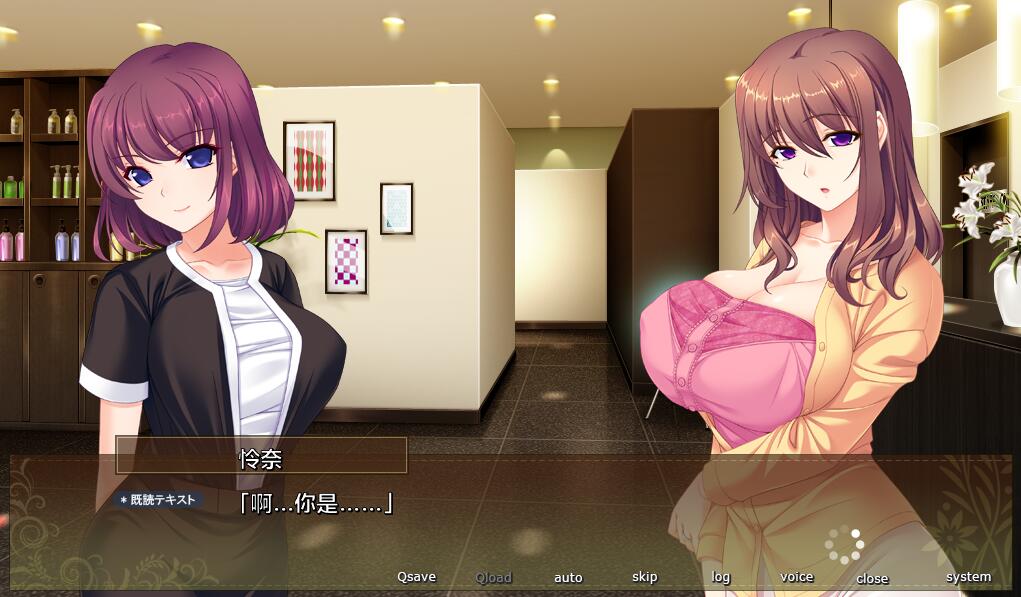Viewport: 1021px width, 597px height.
Task: Replay the line with the voice button
Action: point(797,577)
